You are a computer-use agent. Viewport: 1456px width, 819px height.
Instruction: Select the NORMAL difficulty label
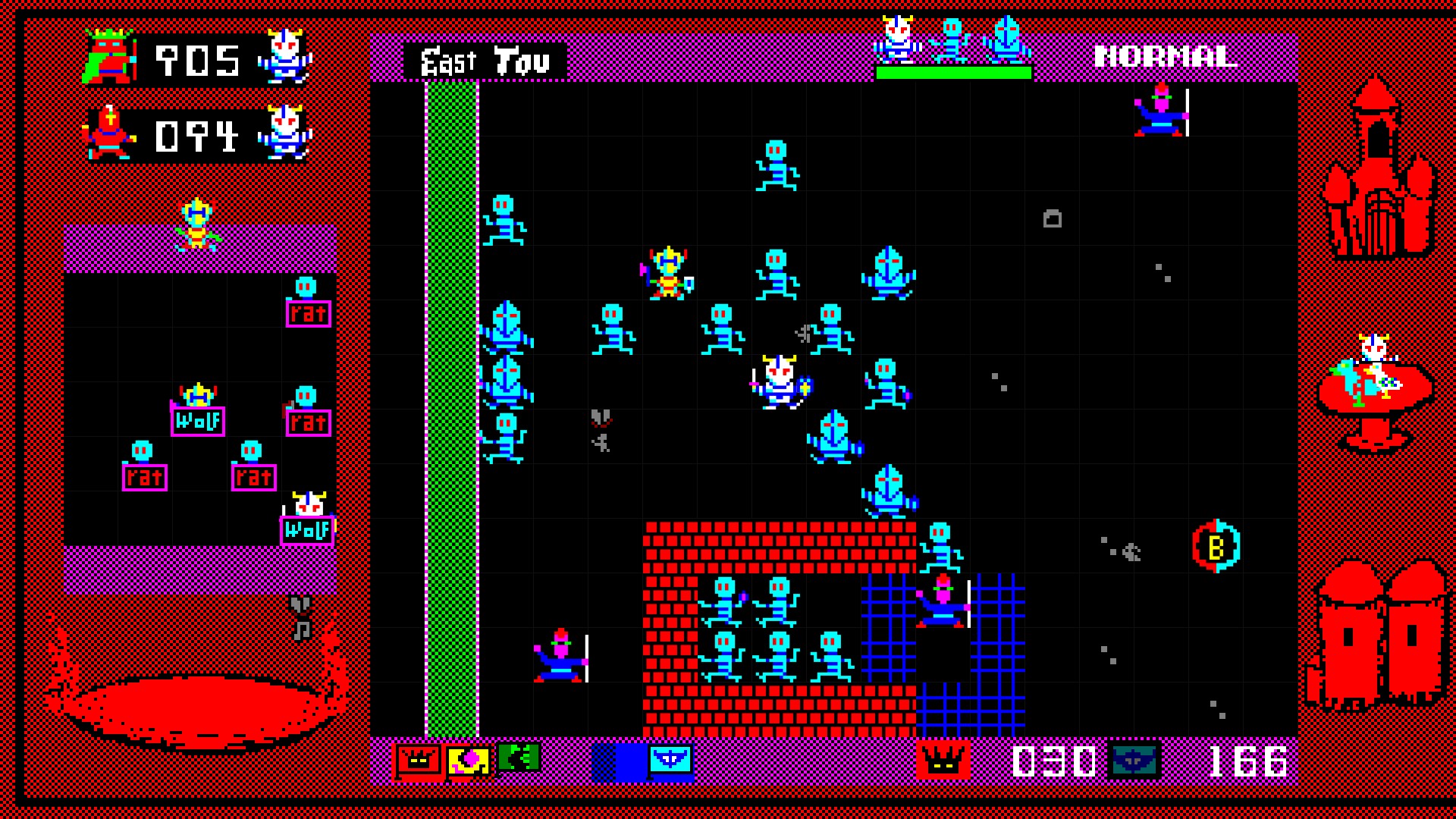click(1166, 57)
